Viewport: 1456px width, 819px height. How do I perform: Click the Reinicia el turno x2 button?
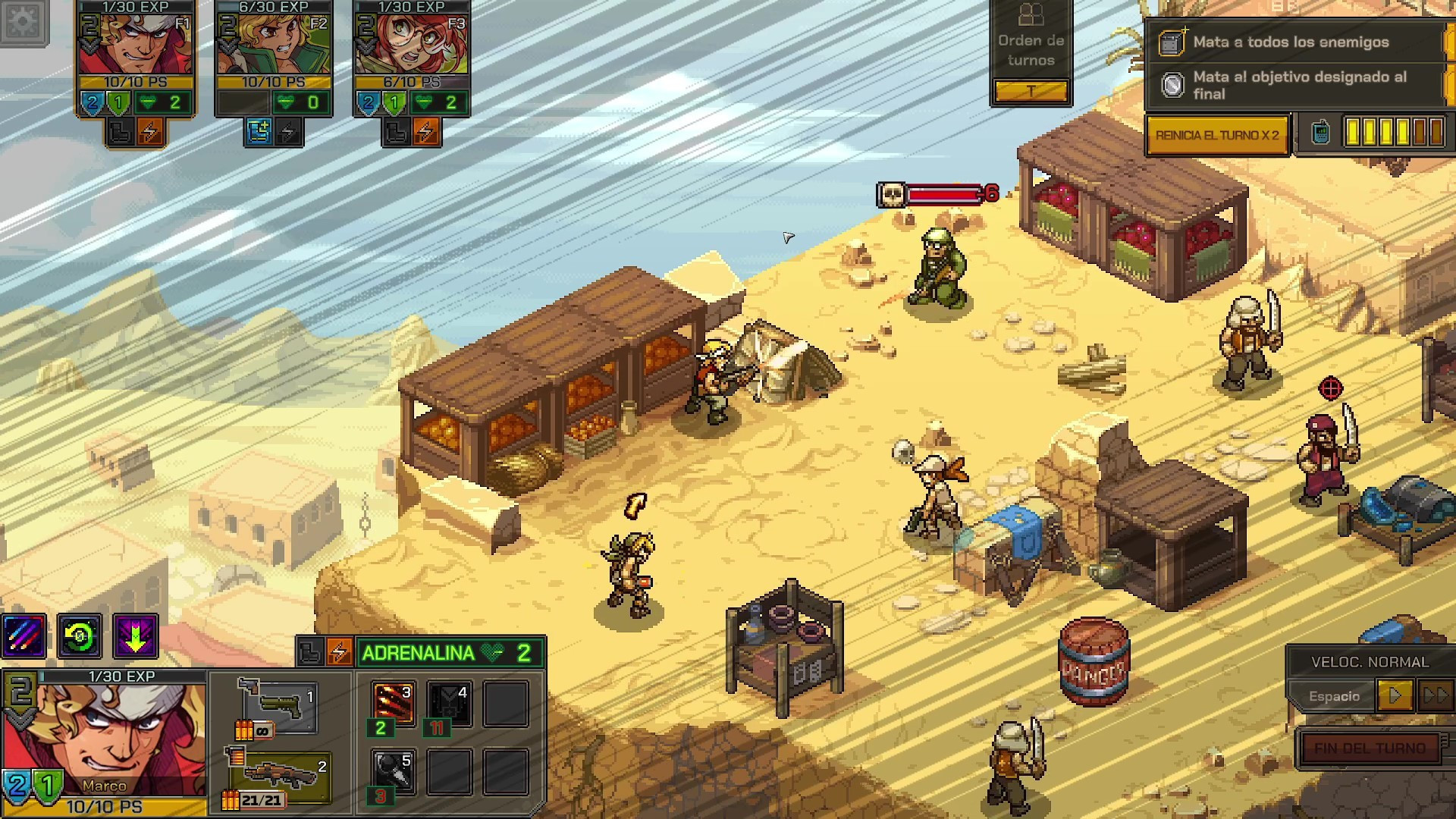tap(1217, 135)
